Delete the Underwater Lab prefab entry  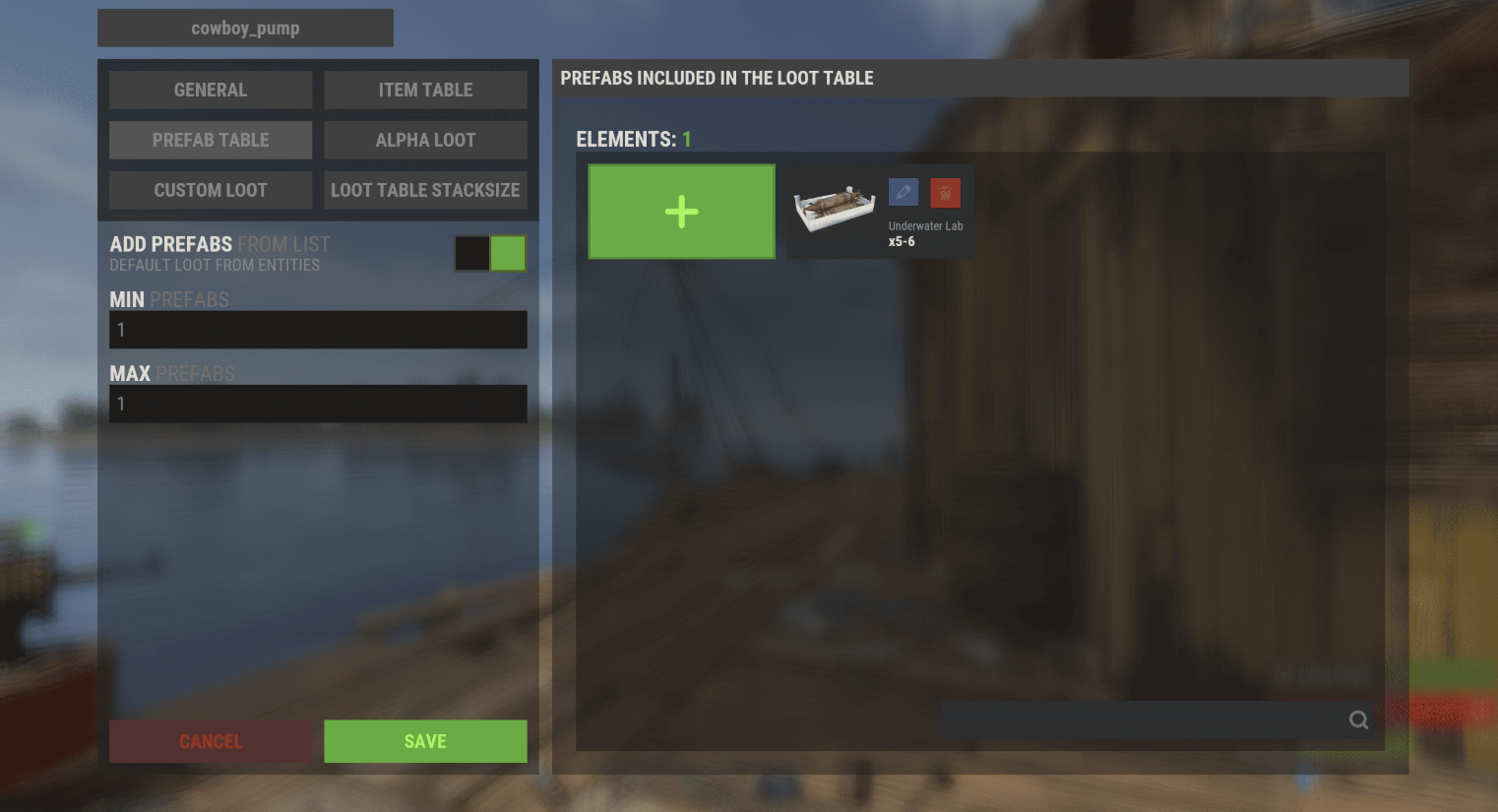click(x=945, y=192)
